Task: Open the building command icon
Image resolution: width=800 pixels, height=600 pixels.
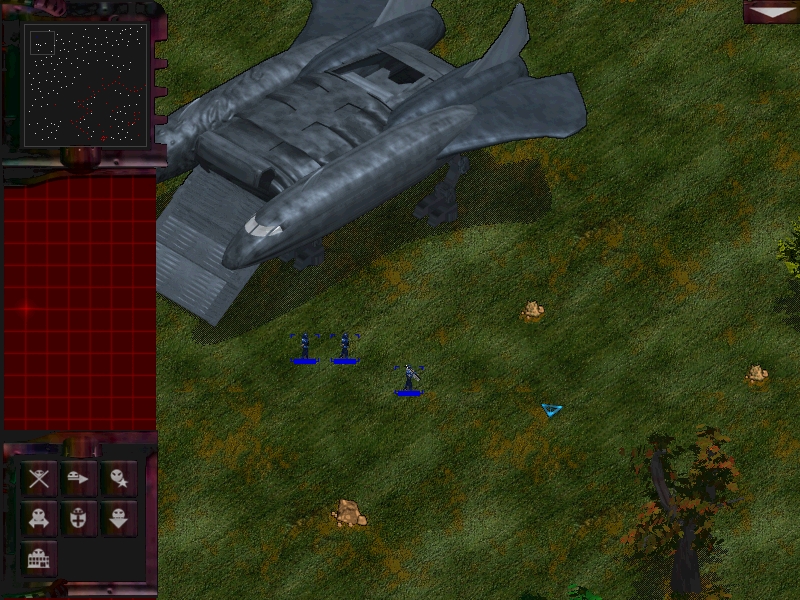Action: (39, 558)
